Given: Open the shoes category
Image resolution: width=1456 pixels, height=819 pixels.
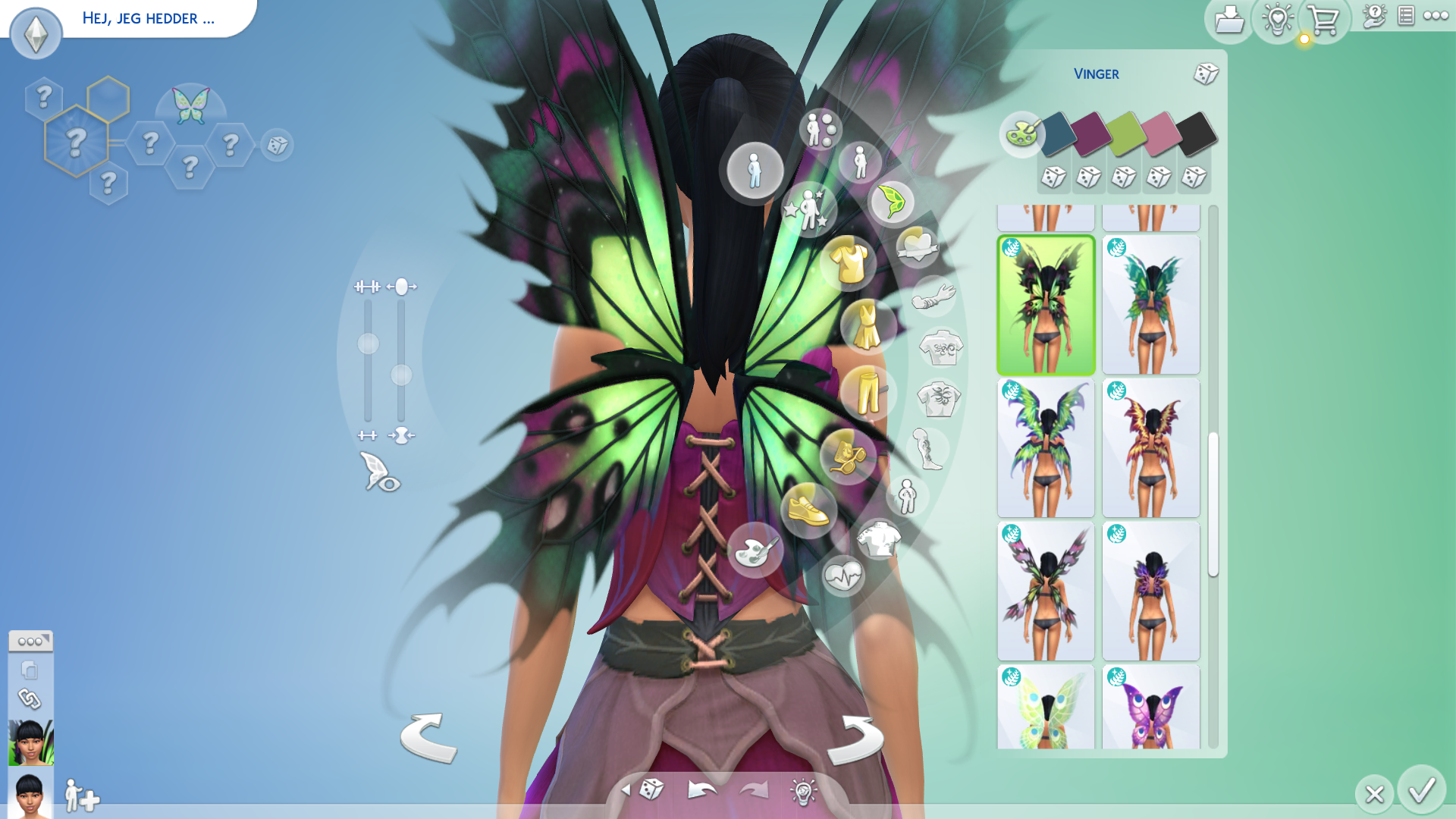Looking at the screenshot, I should 808,510.
